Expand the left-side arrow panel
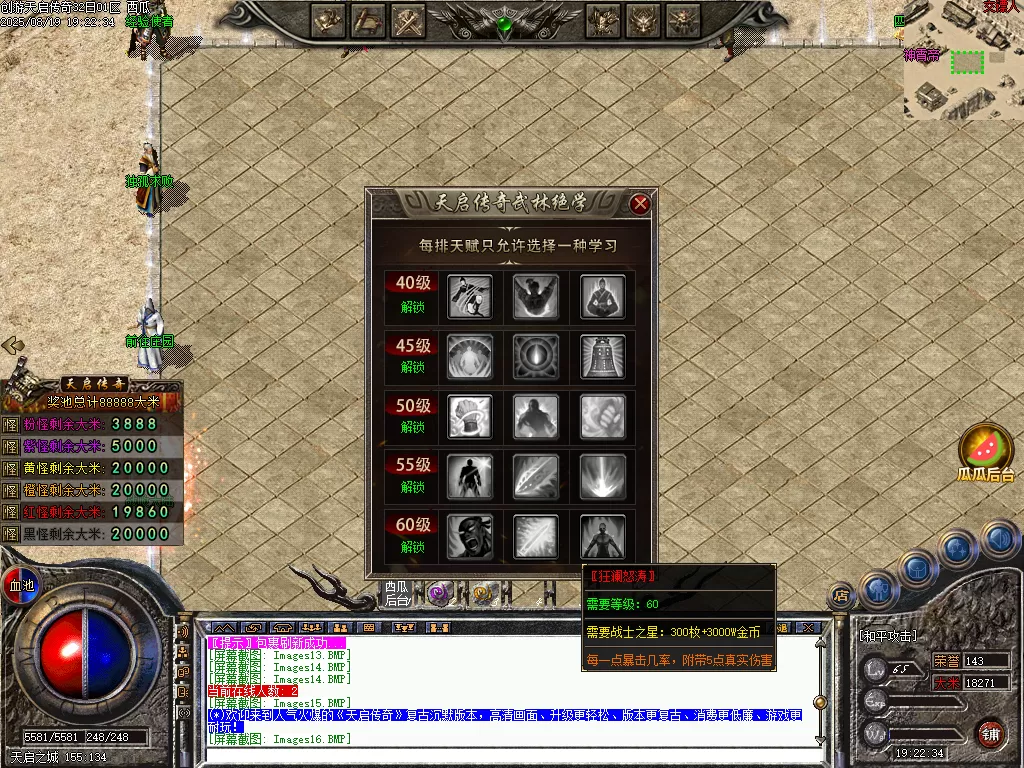The height and width of the screenshot is (768, 1024). (x=13, y=345)
